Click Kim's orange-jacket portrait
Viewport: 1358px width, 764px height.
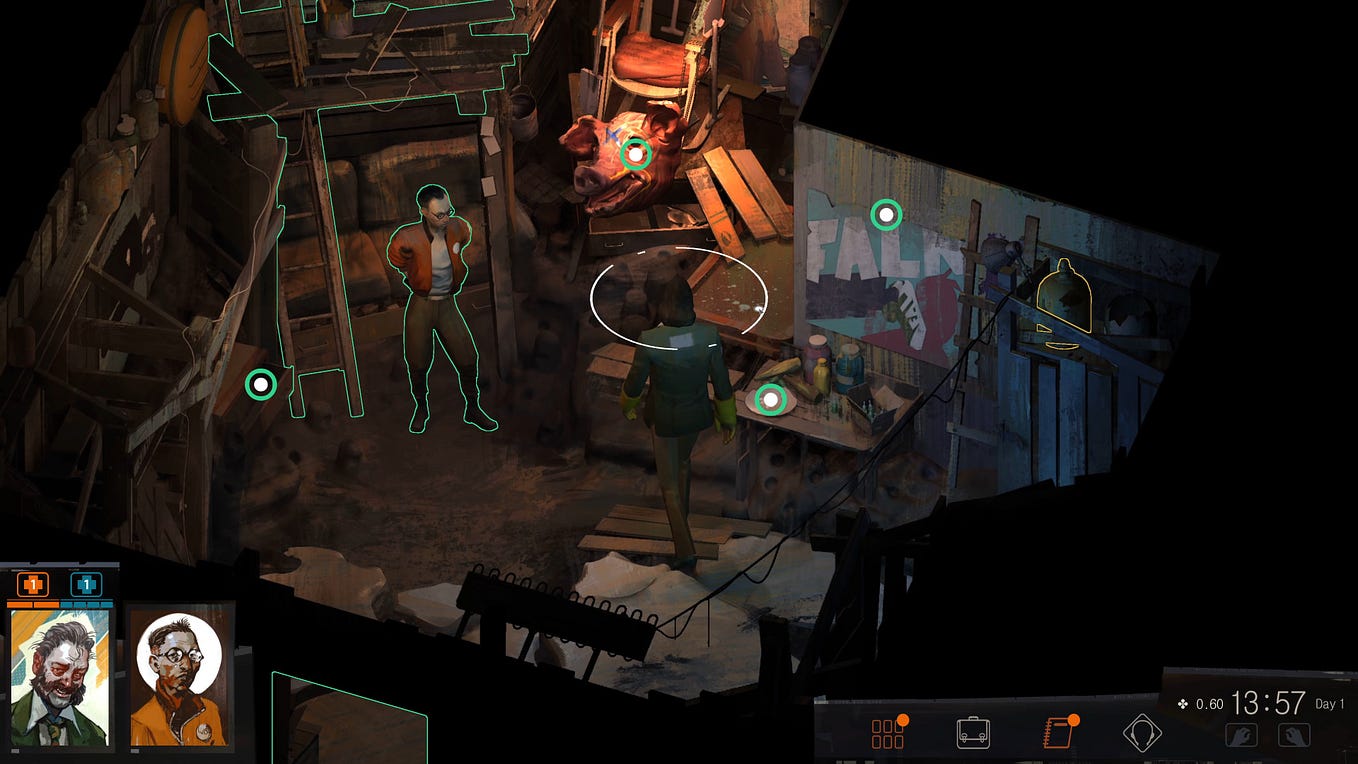180,678
